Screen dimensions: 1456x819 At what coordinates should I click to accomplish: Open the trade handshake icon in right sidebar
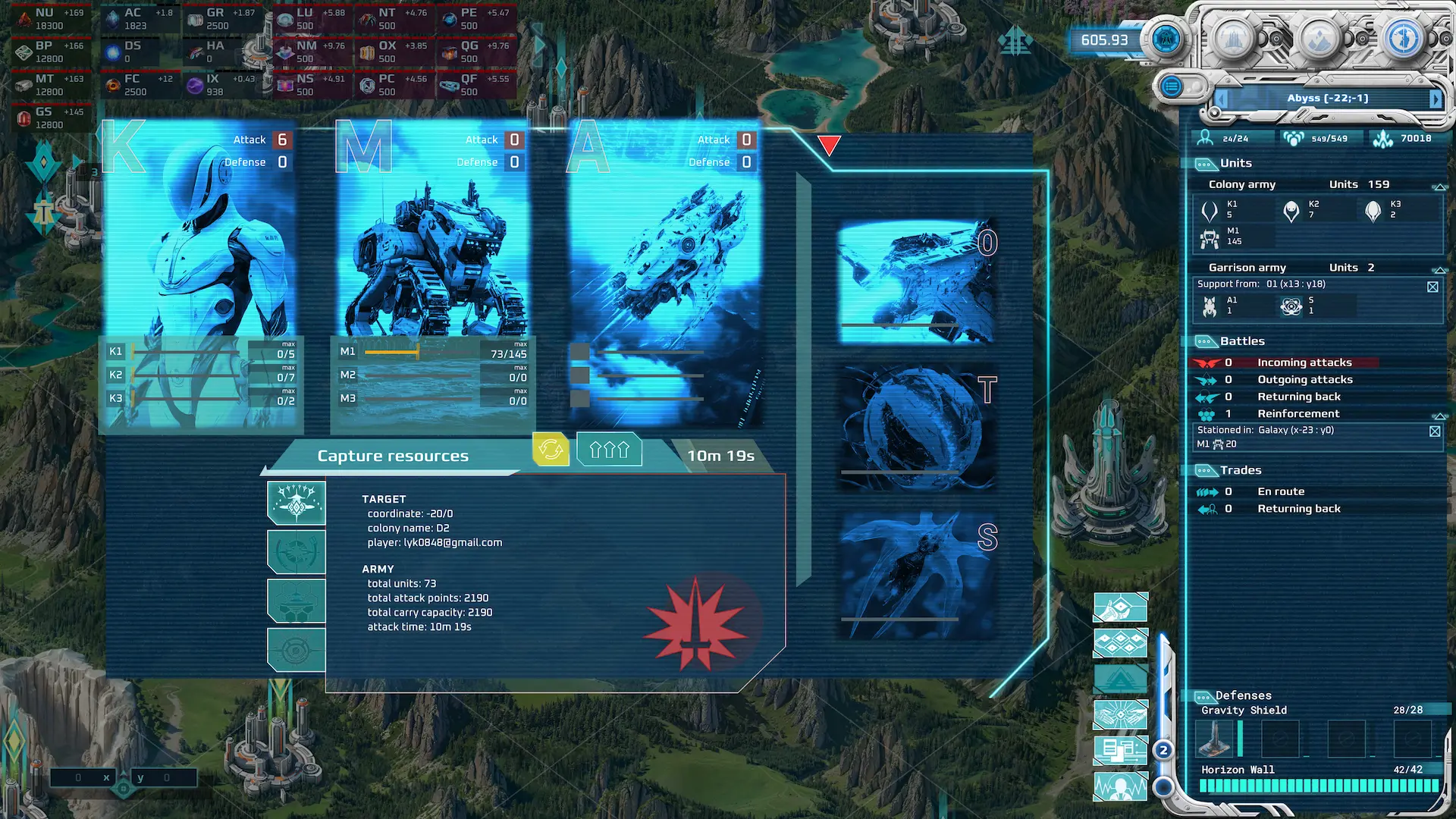click(1120, 714)
